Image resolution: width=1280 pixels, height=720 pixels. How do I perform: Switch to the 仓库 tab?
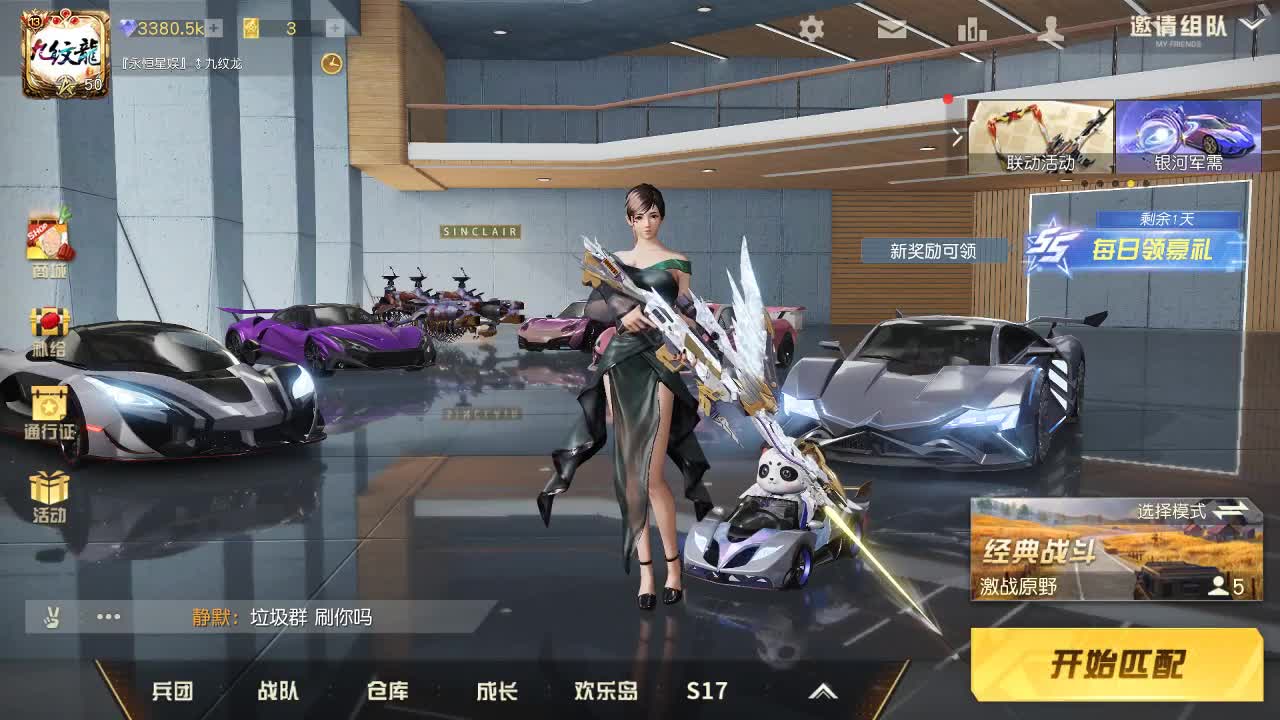point(388,690)
